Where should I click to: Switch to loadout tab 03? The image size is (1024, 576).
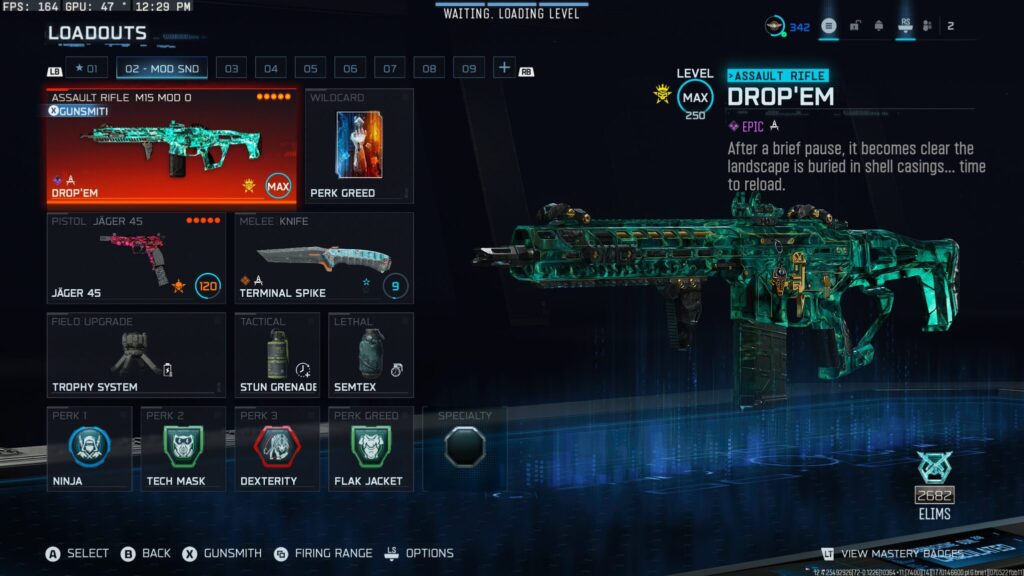[x=231, y=68]
